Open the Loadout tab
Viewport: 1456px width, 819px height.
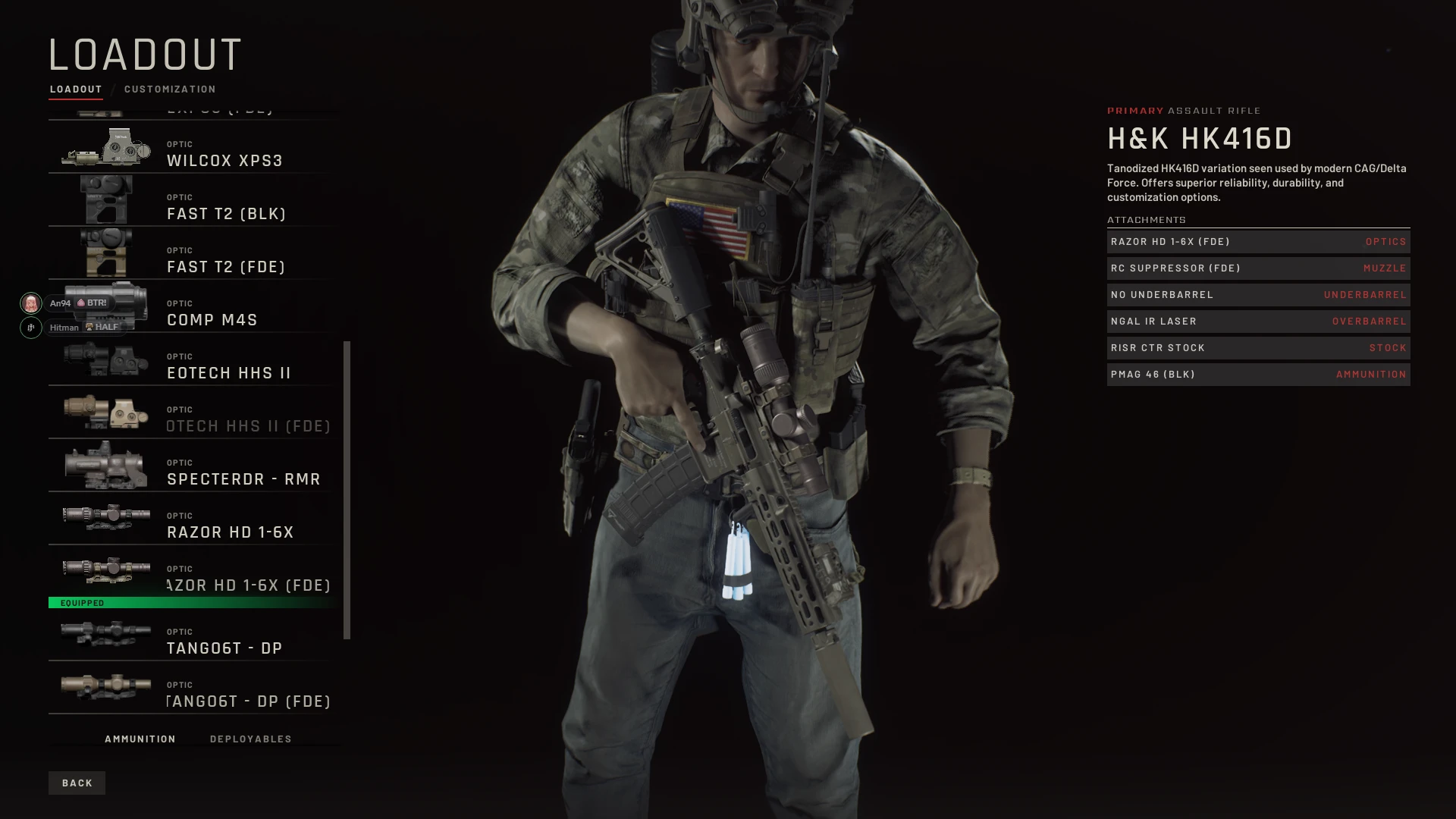click(76, 89)
